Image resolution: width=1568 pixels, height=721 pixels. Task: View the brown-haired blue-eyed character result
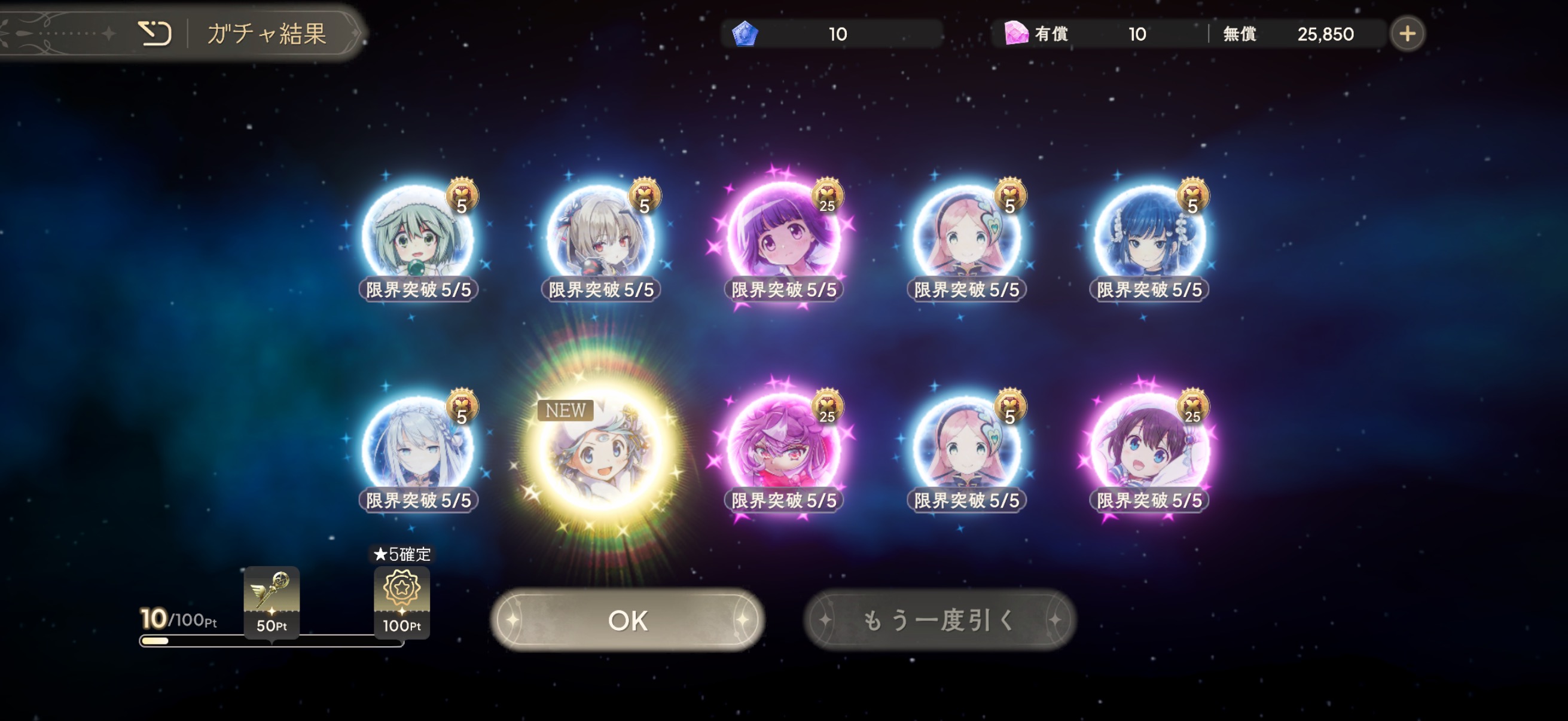pyautogui.click(x=1149, y=449)
